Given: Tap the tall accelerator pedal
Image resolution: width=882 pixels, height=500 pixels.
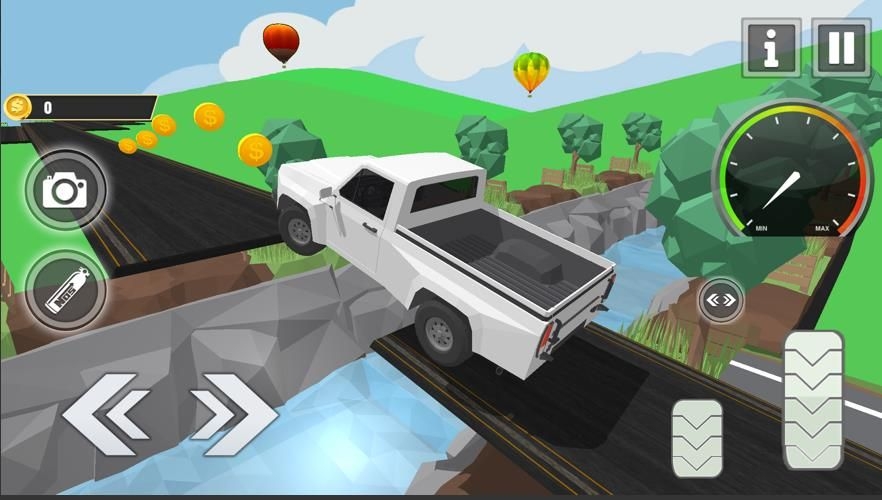Looking at the screenshot, I should coord(813,399).
